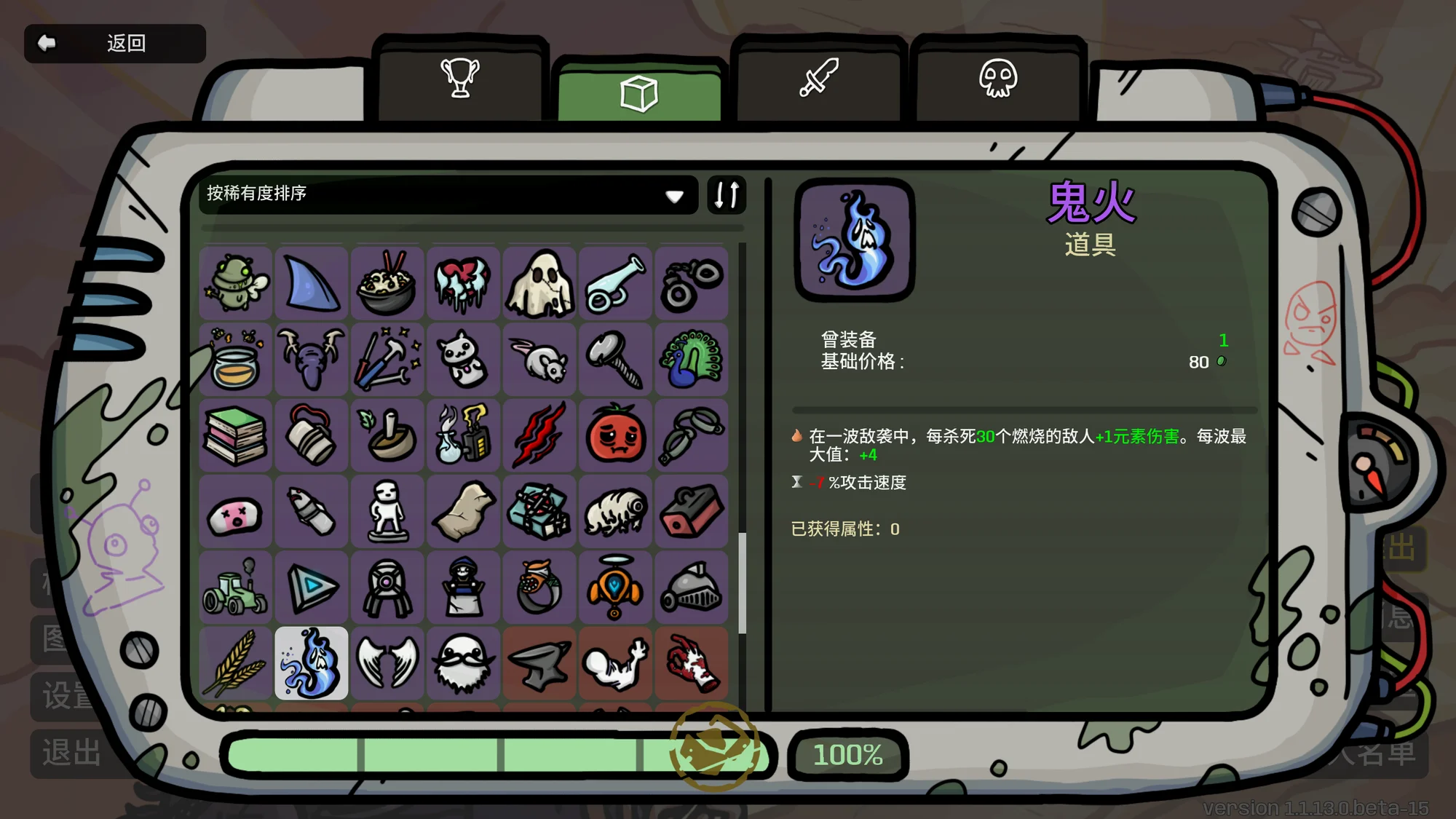Click the anvil item
The height and width of the screenshot is (819, 1456).
point(539,663)
